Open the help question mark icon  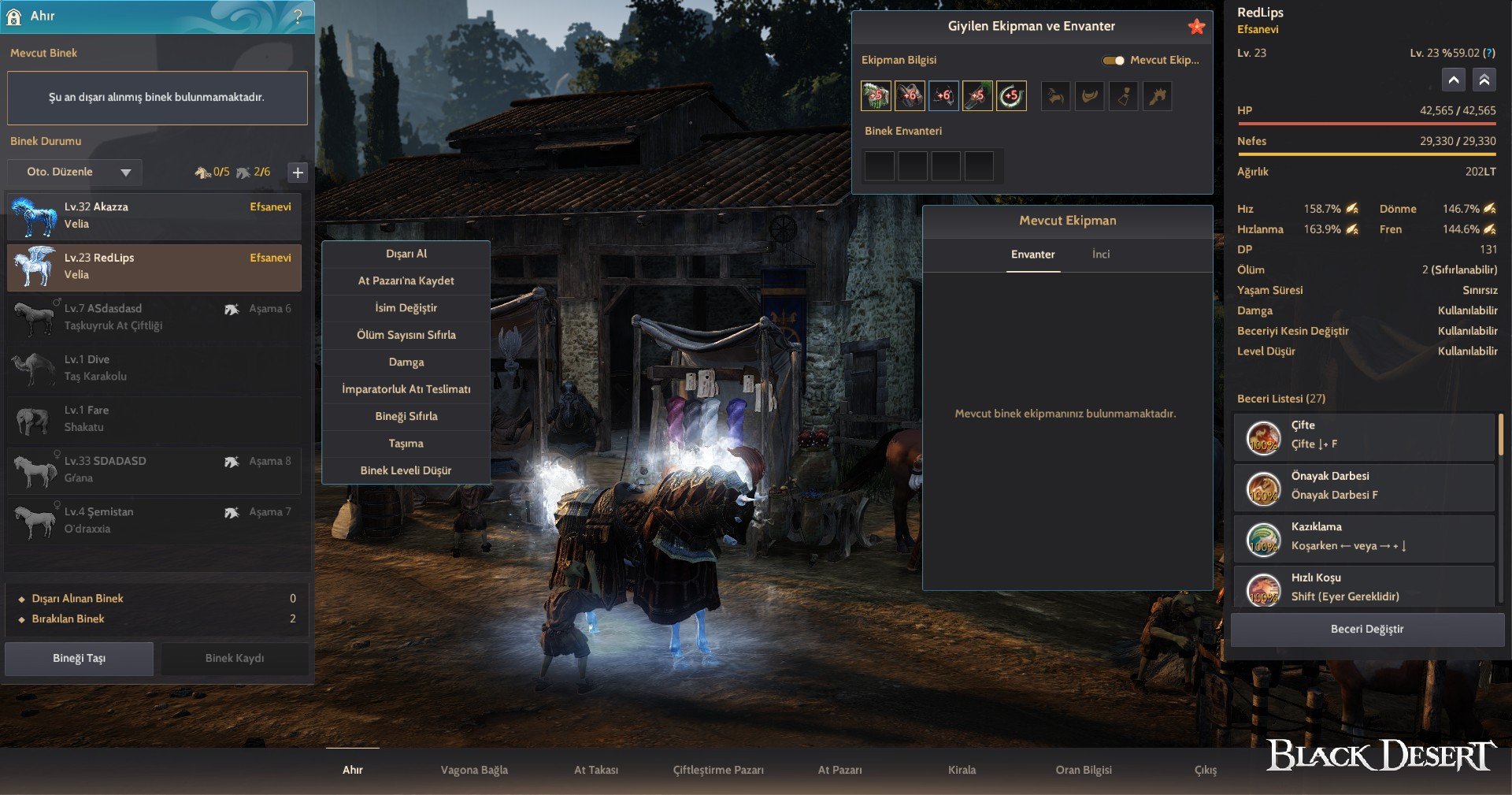coord(298,17)
